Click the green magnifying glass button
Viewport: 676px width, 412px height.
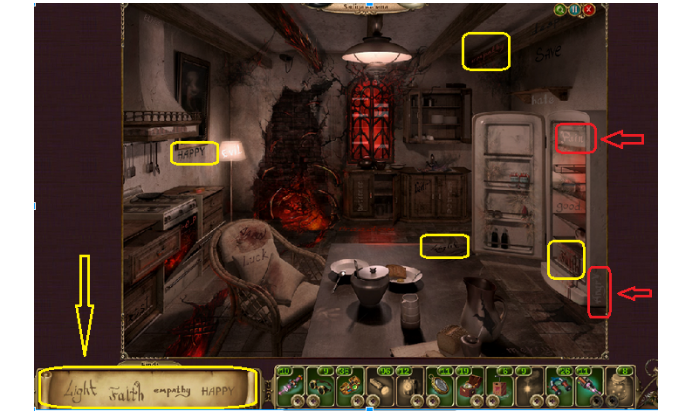(560, 10)
